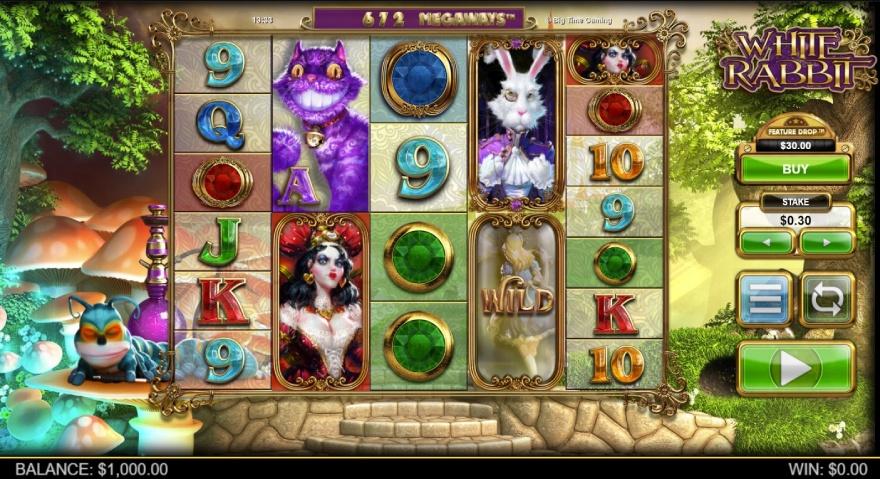The width and height of the screenshot is (880, 479).
Task: Increase the stake with the right arrow
Action: (826, 242)
